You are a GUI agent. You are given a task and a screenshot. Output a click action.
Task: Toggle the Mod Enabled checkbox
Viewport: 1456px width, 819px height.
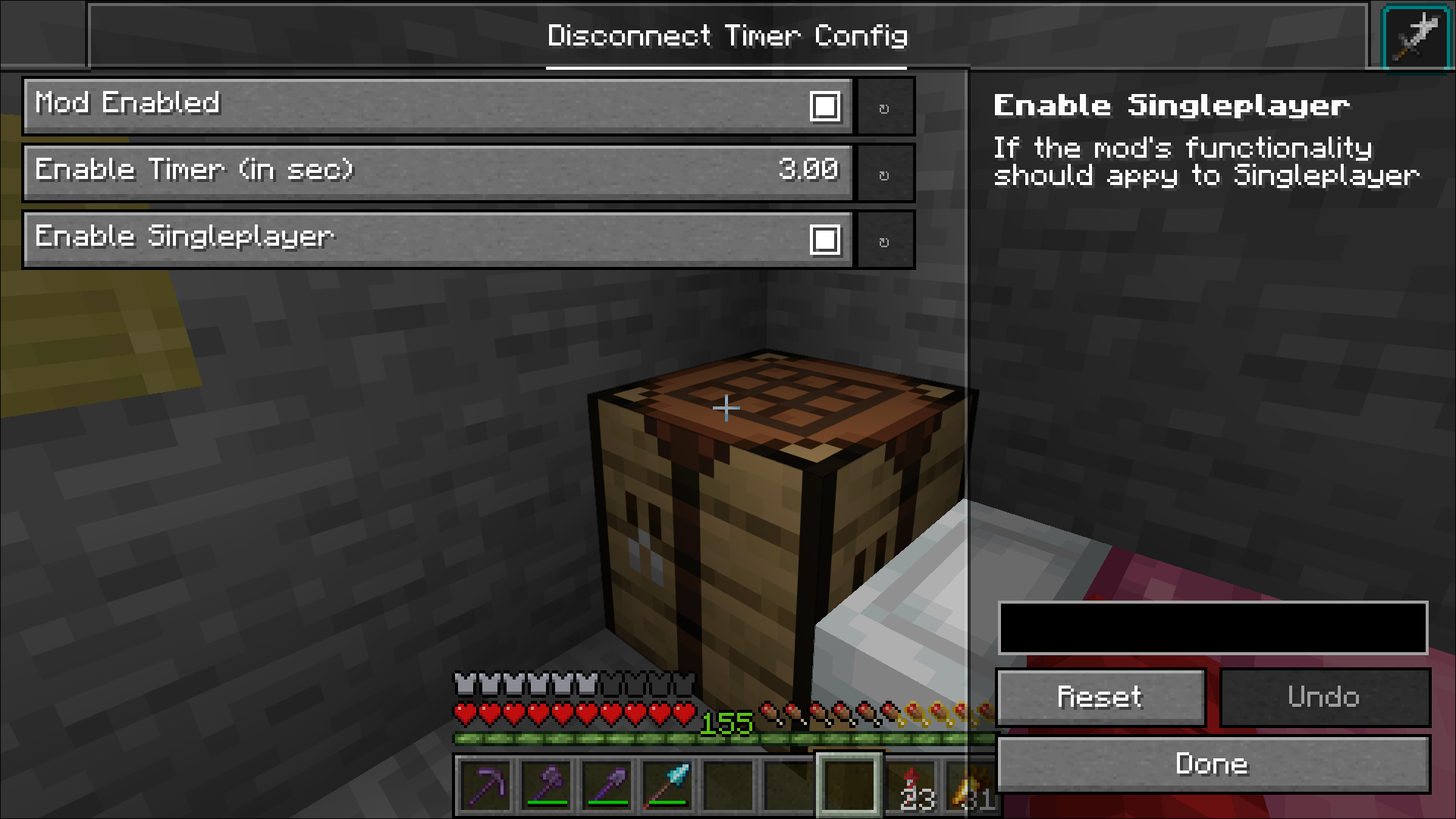tap(827, 106)
